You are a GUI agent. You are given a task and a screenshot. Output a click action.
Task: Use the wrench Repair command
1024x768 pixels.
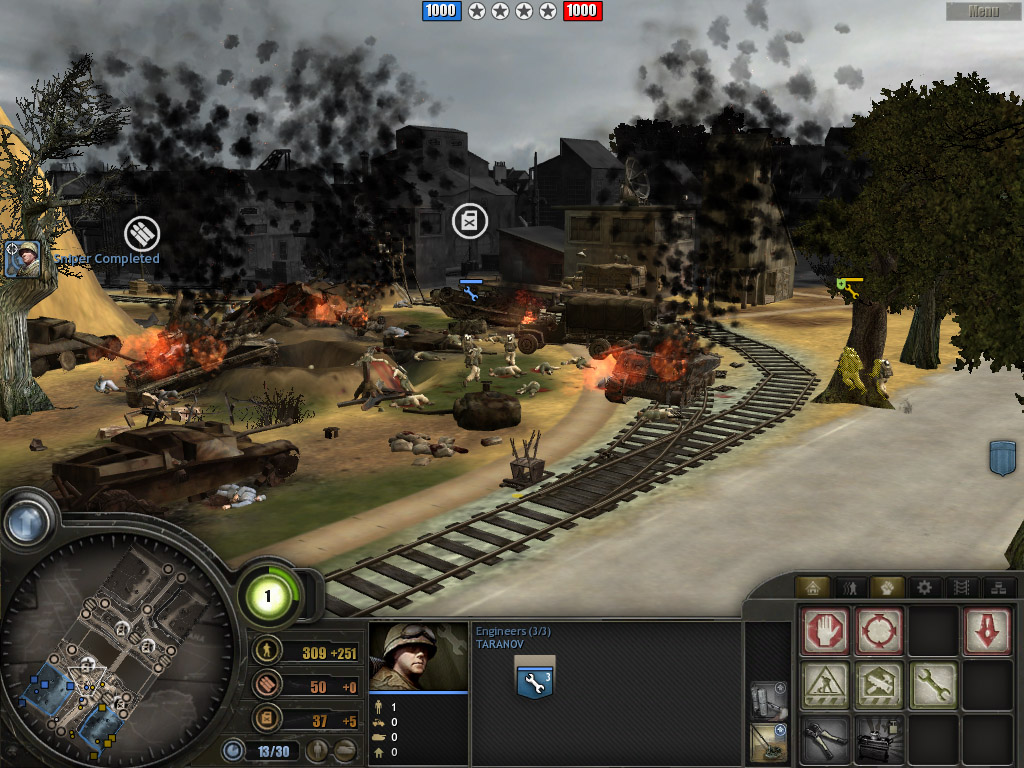(933, 685)
